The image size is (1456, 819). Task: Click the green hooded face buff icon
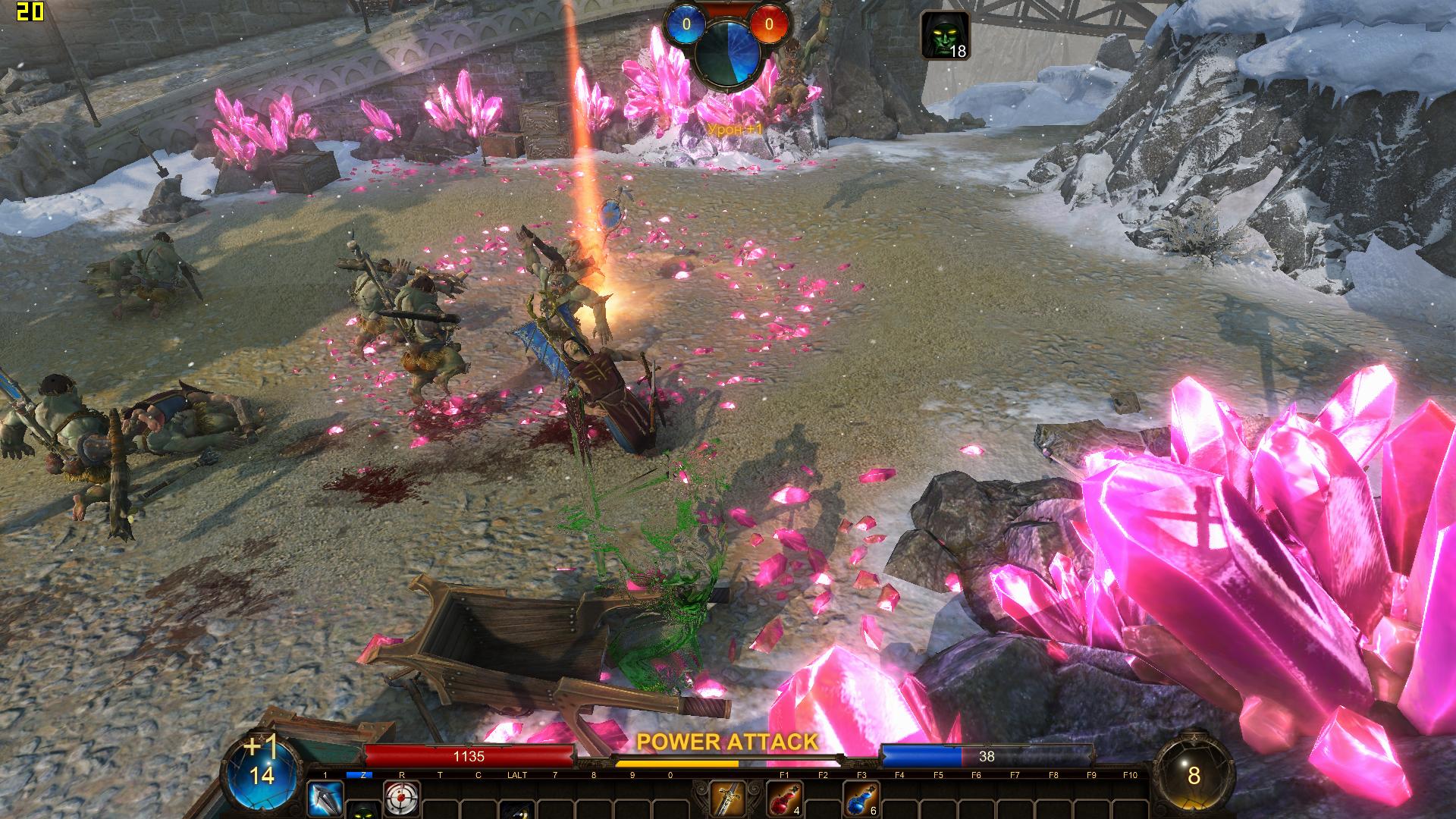[944, 35]
